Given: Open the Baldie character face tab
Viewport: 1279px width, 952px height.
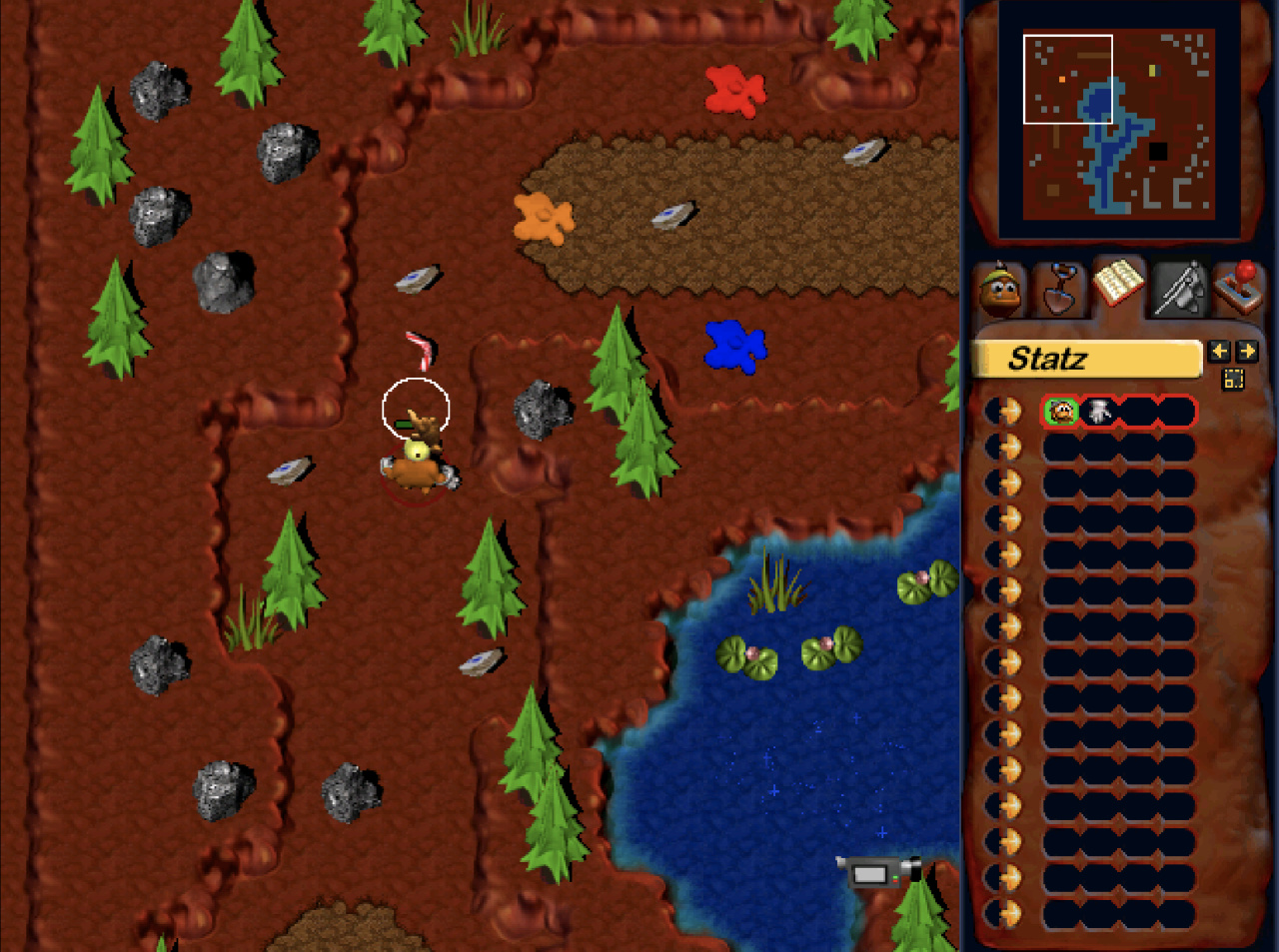Looking at the screenshot, I should [x=1000, y=288].
